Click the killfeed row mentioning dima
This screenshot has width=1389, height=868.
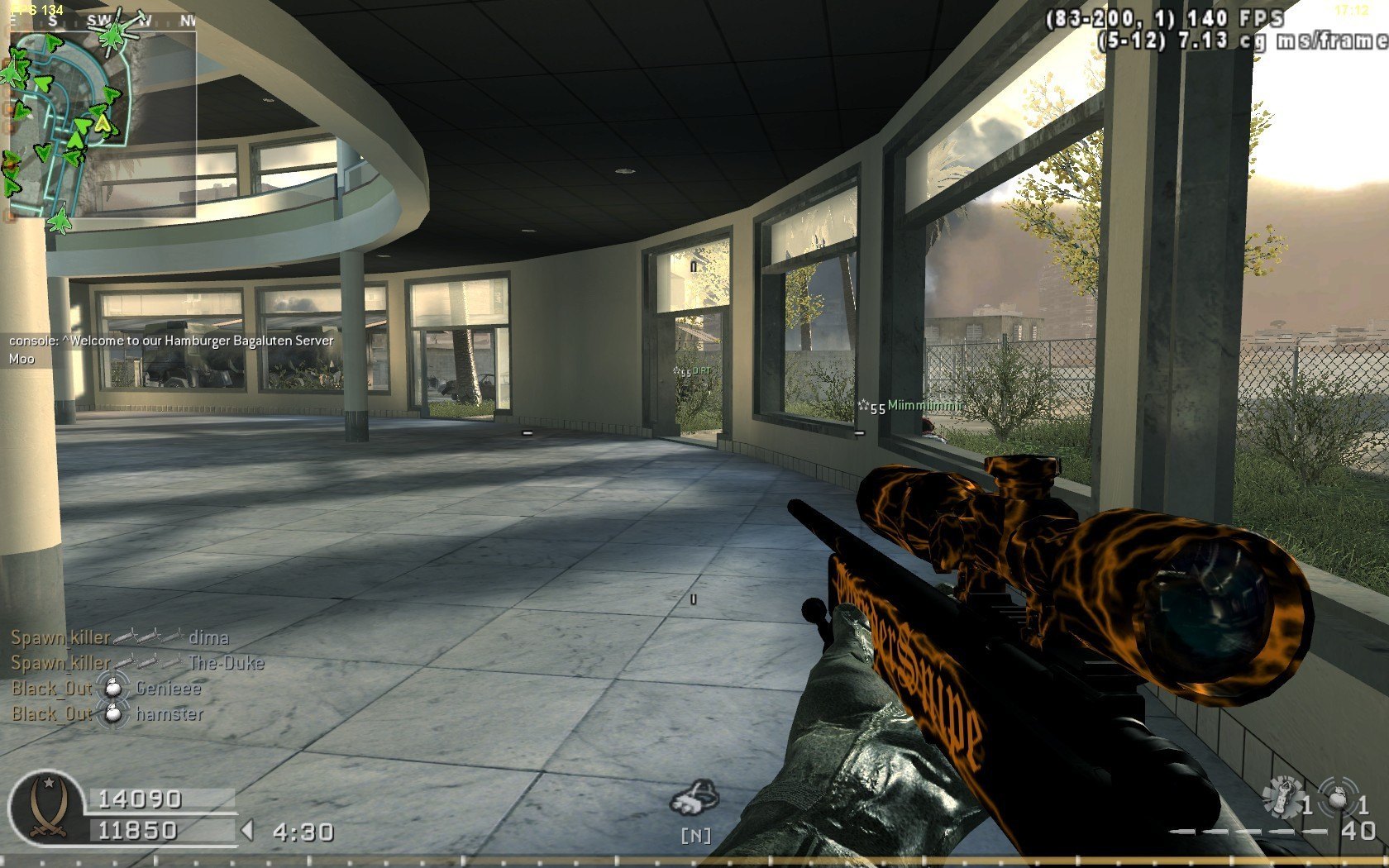[120, 637]
